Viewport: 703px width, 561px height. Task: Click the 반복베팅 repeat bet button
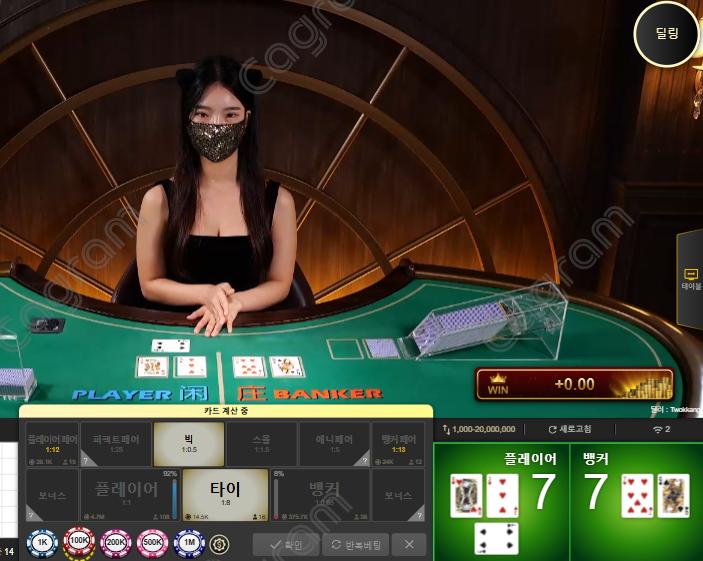click(354, 544)
